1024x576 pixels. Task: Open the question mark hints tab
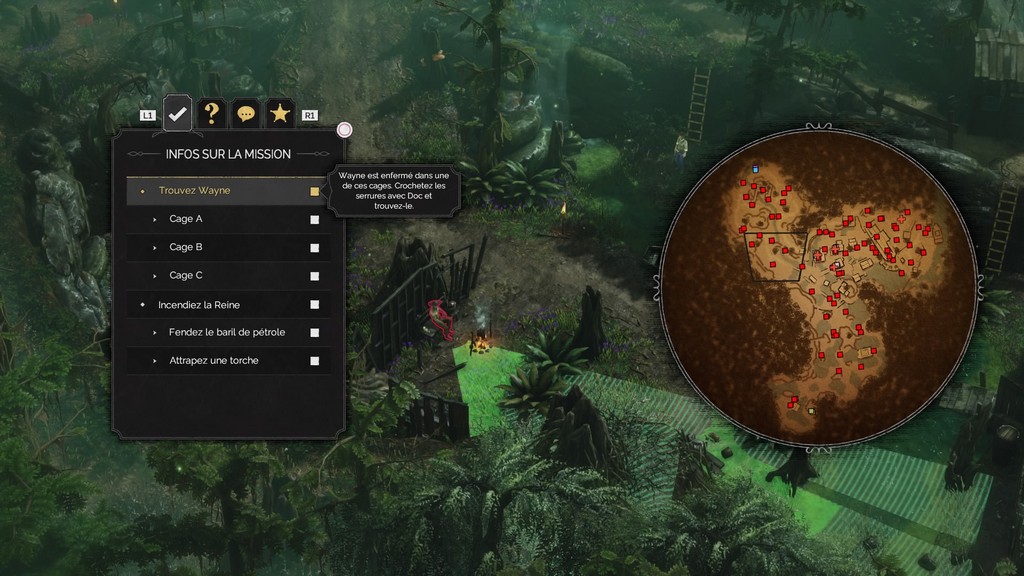click(x=211, y=114)
